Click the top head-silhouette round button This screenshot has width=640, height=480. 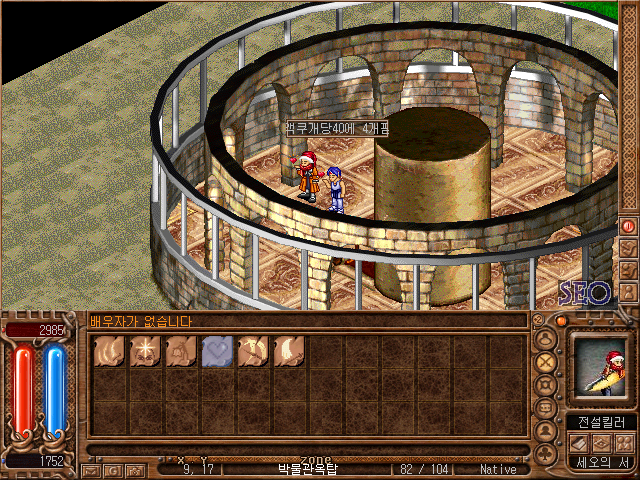[546, 339]
